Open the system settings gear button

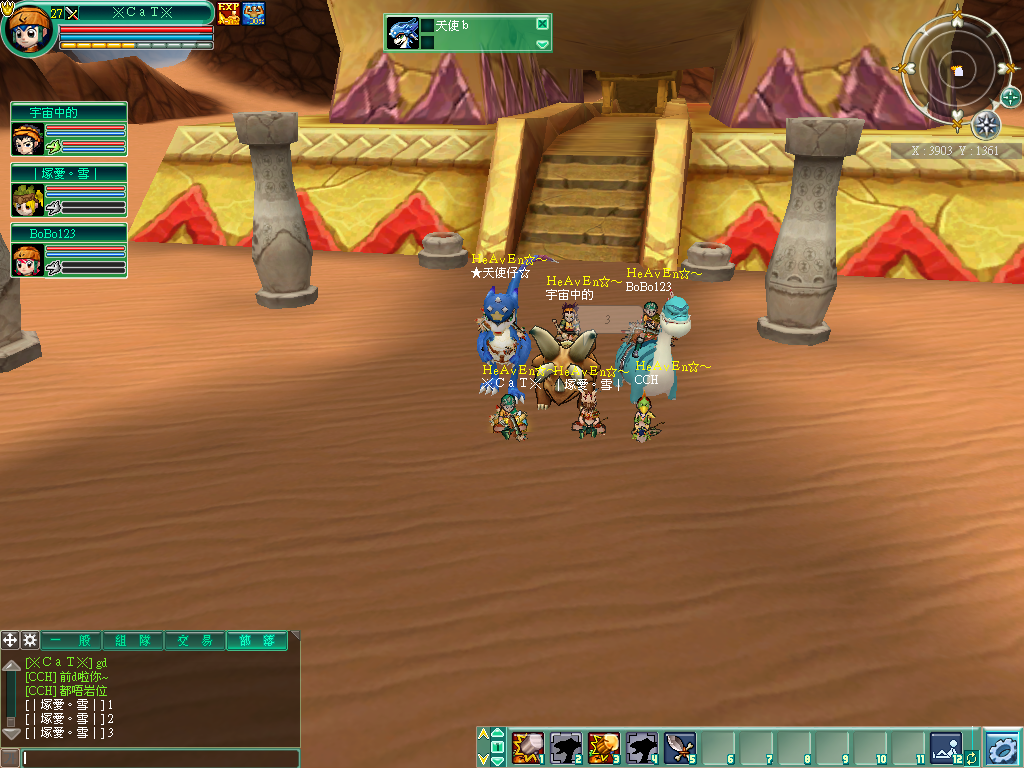point(1002,747)
